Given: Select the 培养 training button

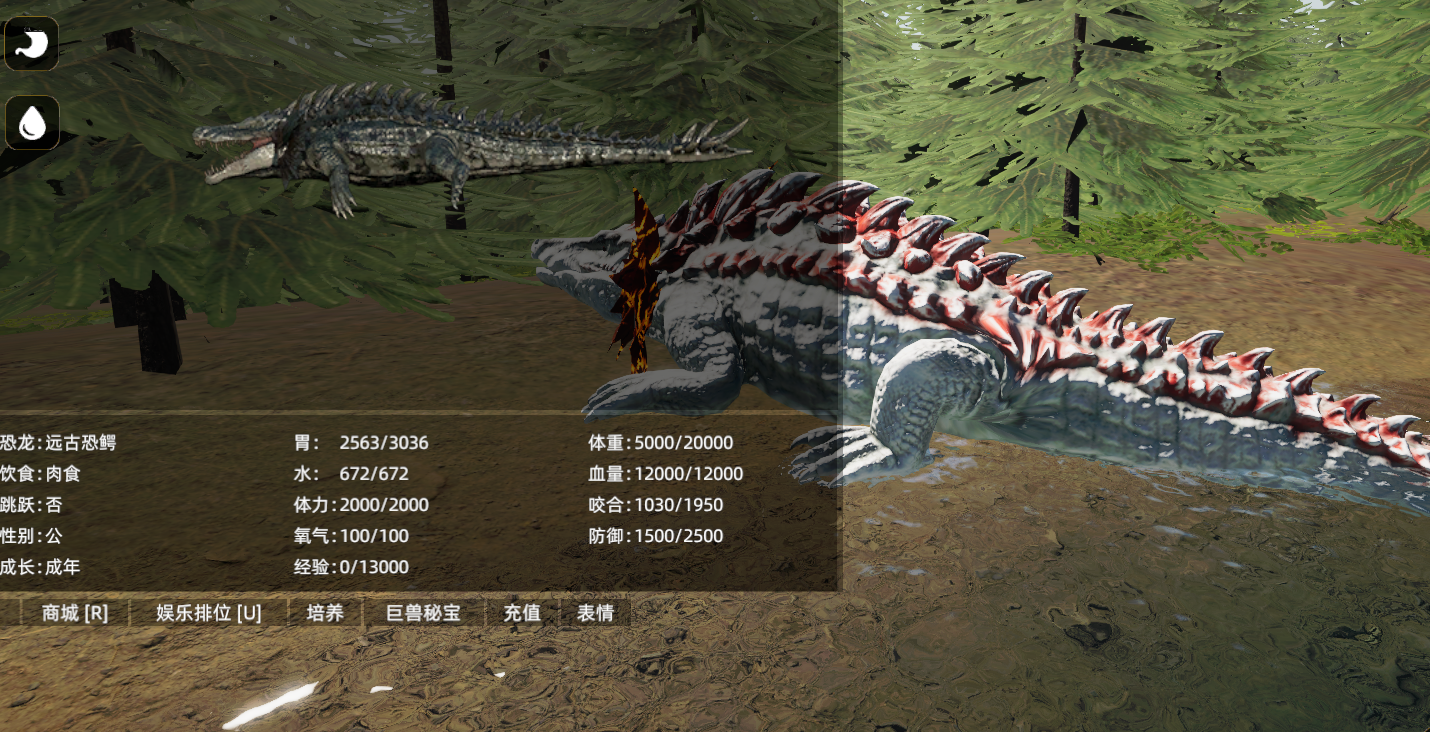Looking at the screenshot, I should pyautogui.click(x=325, y=613).
